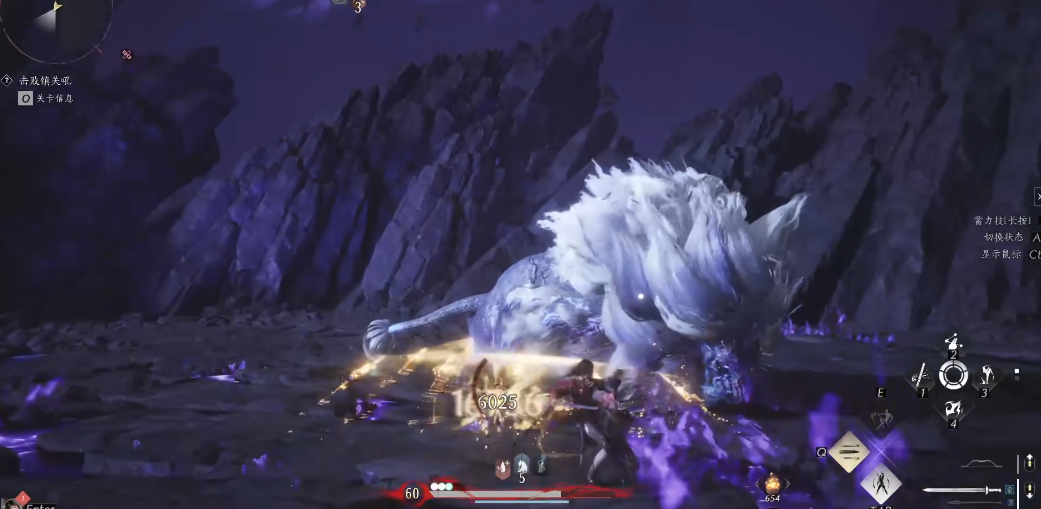
Task: Select the bow weapon slot
Action: [980, 464]
